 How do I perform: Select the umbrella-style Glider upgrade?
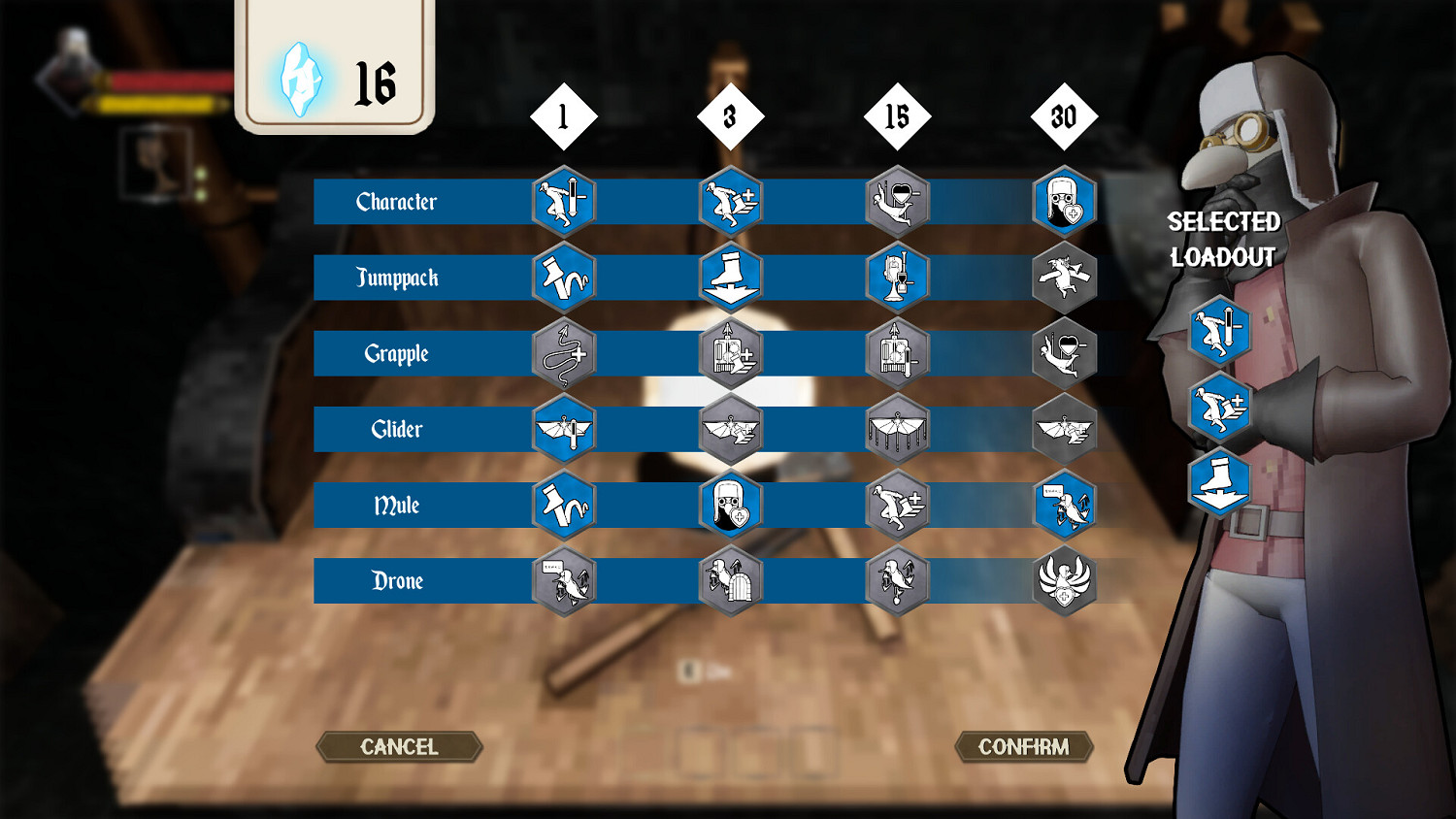897,429
